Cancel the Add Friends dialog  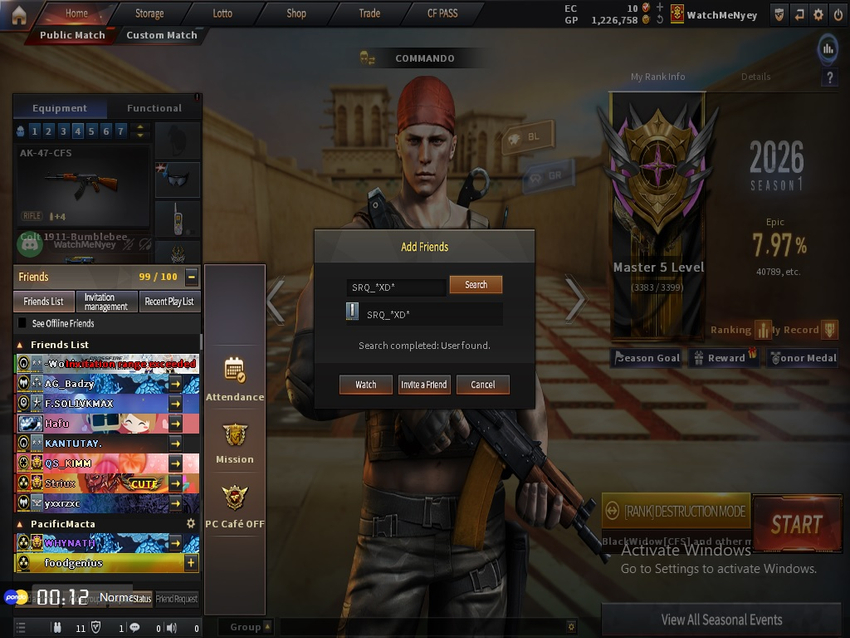point(483,384)
